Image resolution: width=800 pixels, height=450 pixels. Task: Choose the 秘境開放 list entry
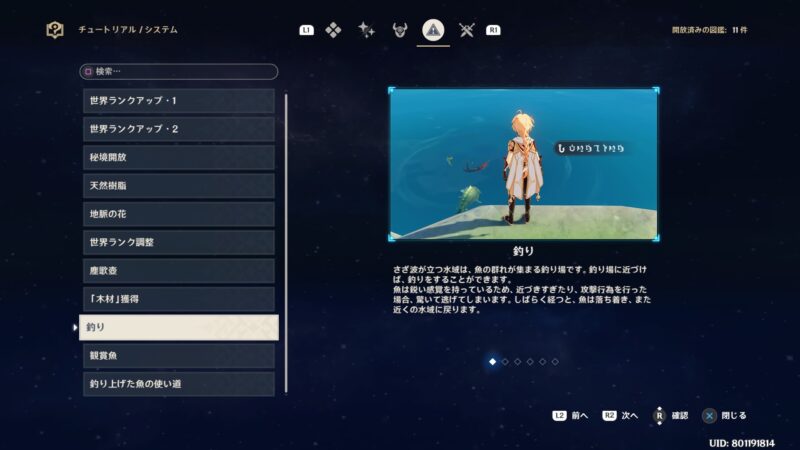coord(178,157)
